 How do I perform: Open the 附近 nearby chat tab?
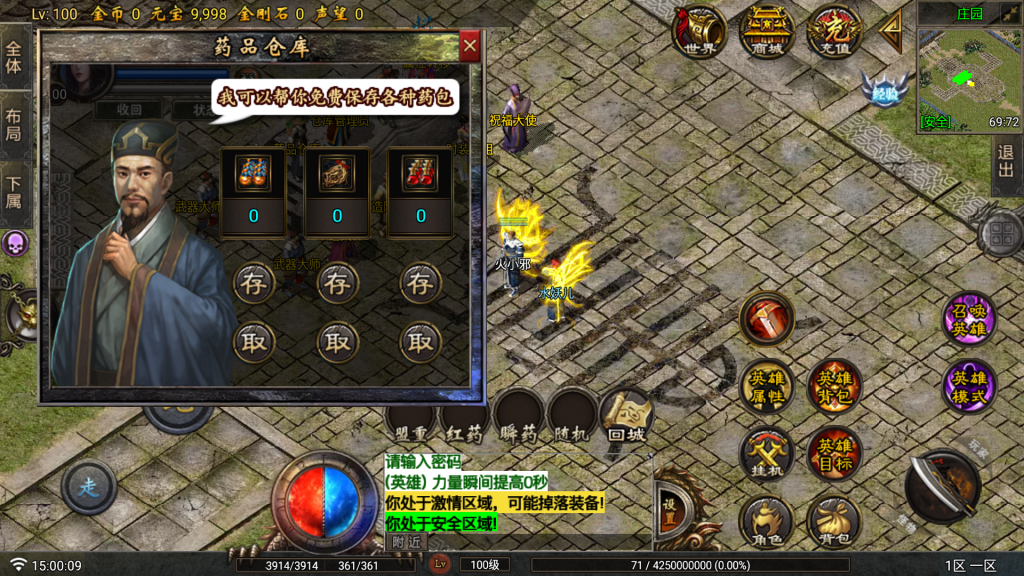(406, 541)
